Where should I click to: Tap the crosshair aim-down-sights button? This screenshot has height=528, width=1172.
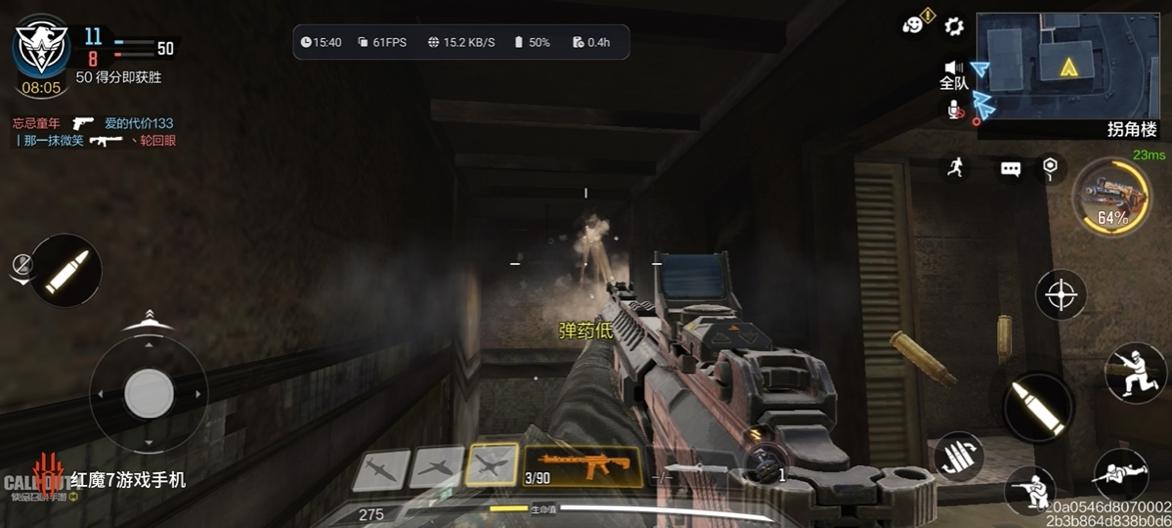(1061, 295)
